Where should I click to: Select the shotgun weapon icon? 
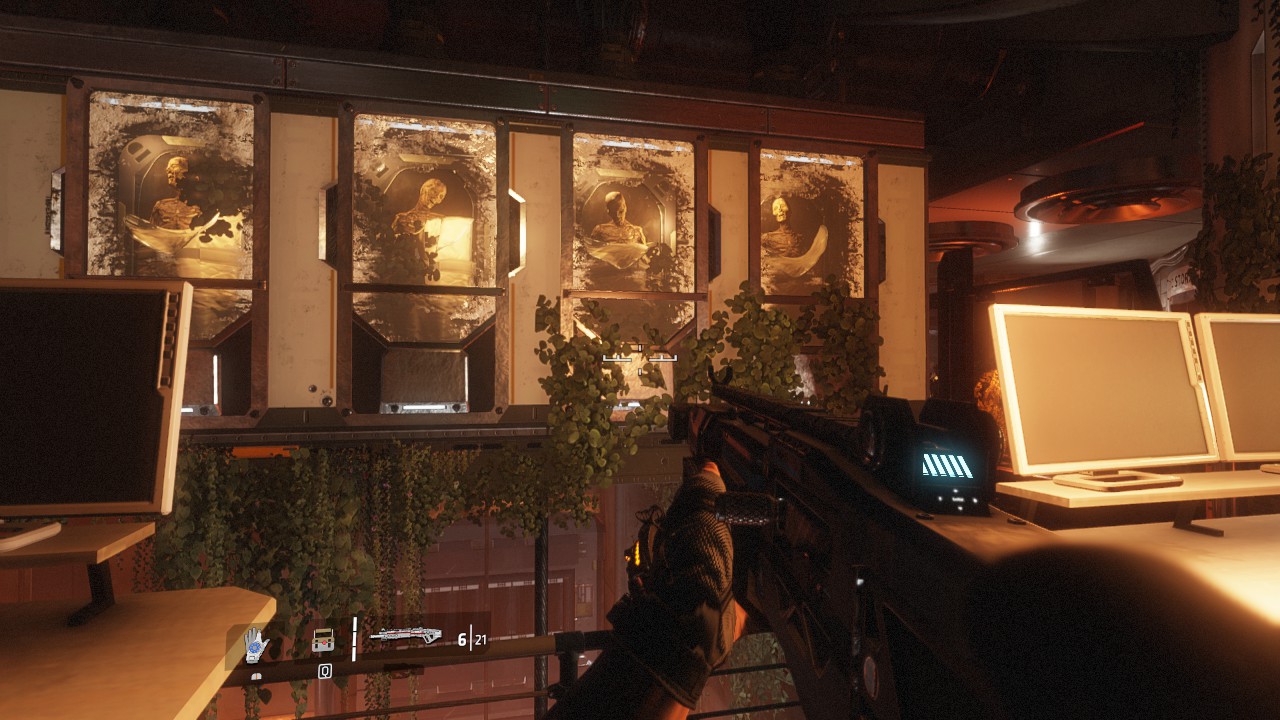(405, 634)
